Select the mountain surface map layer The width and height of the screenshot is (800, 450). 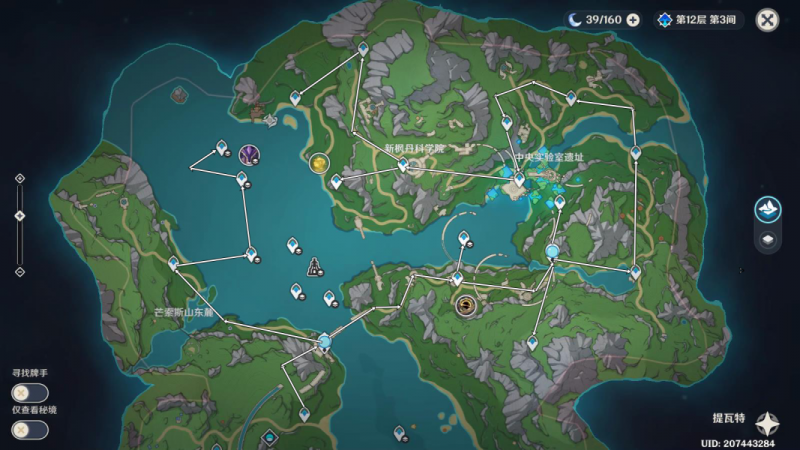767,209
